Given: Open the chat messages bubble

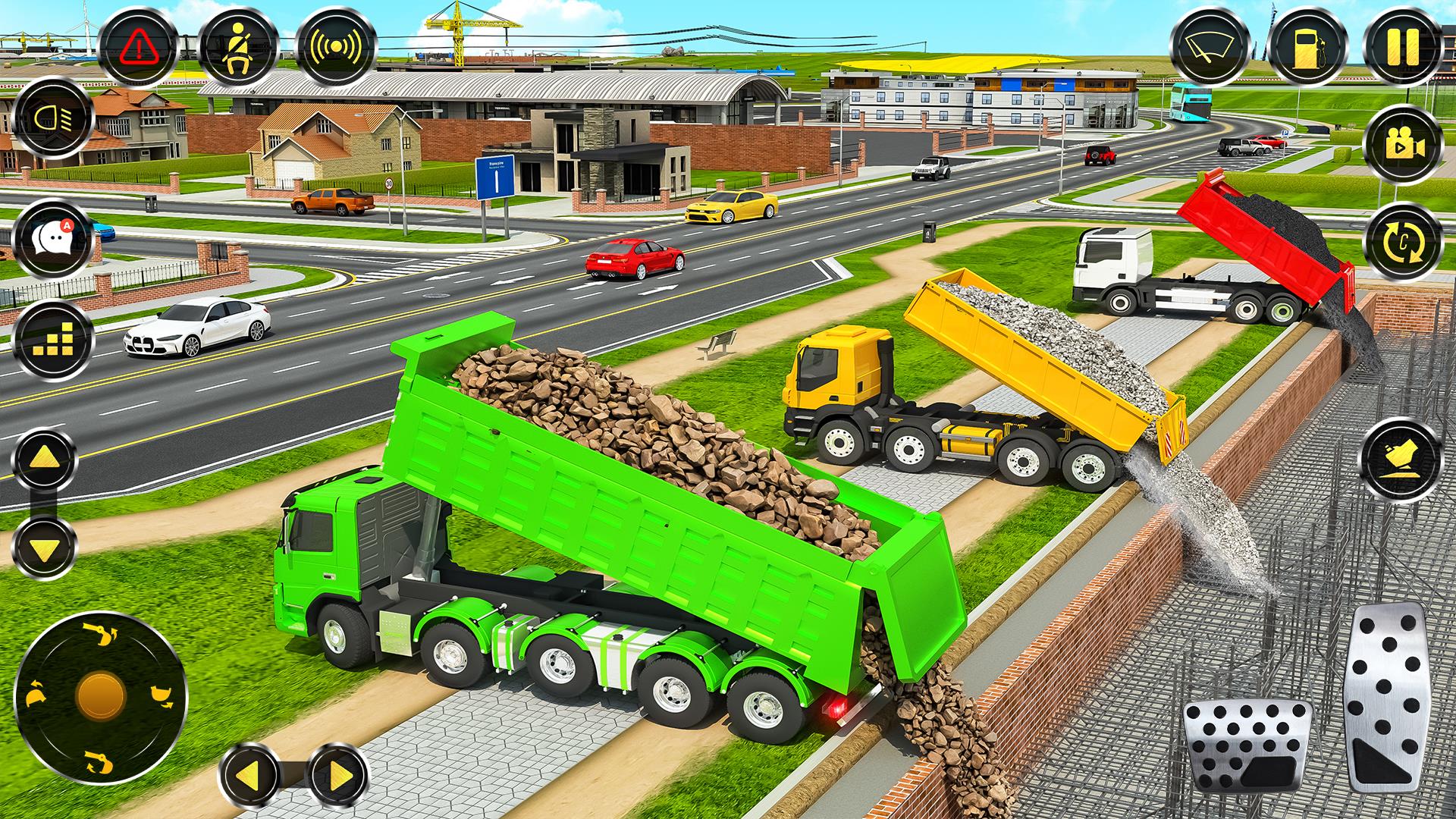Looking at the screenshot, I should coord(52,239).
